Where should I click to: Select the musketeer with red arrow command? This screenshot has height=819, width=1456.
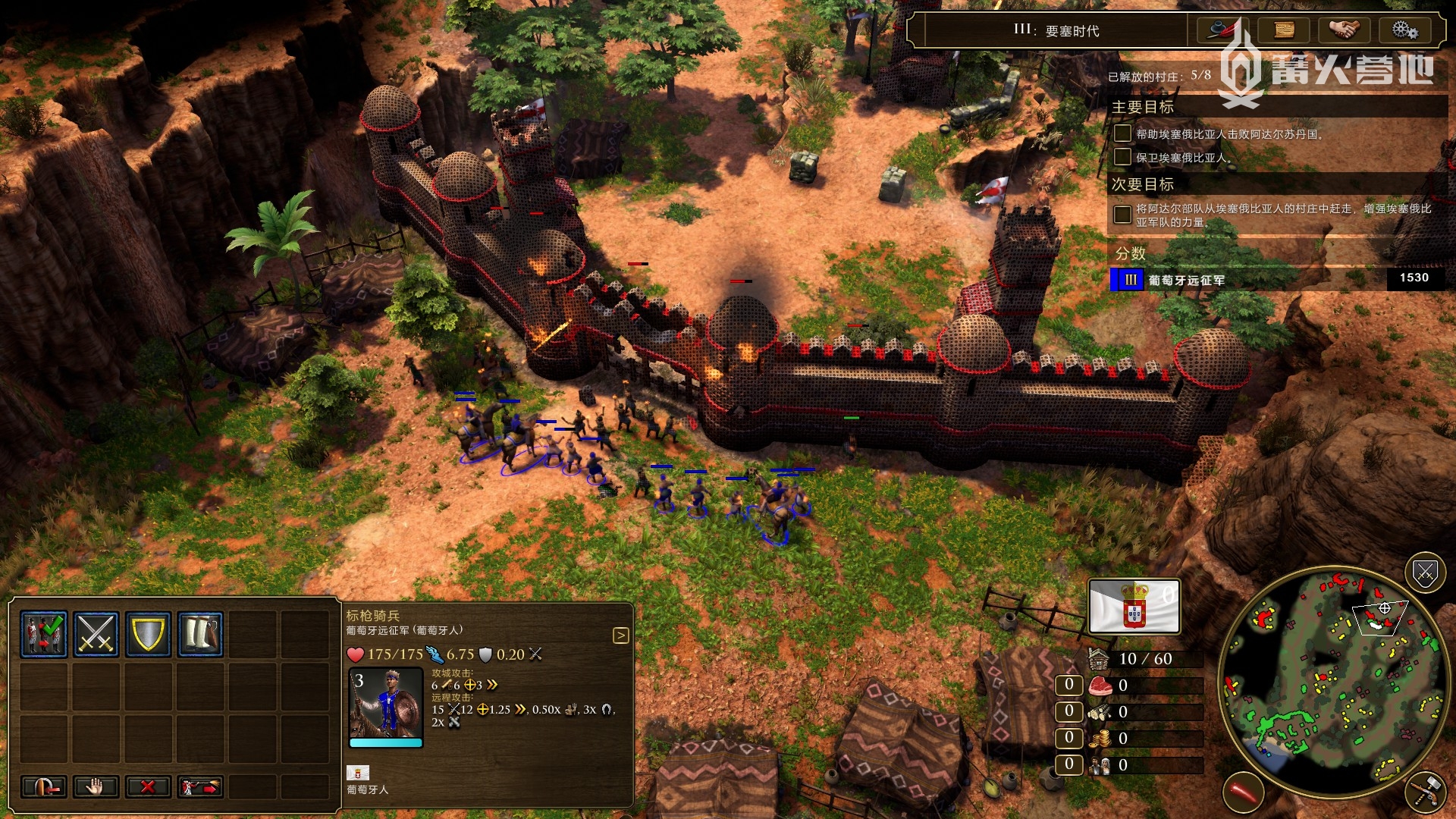pyautogui.click(x=200, y=786)
